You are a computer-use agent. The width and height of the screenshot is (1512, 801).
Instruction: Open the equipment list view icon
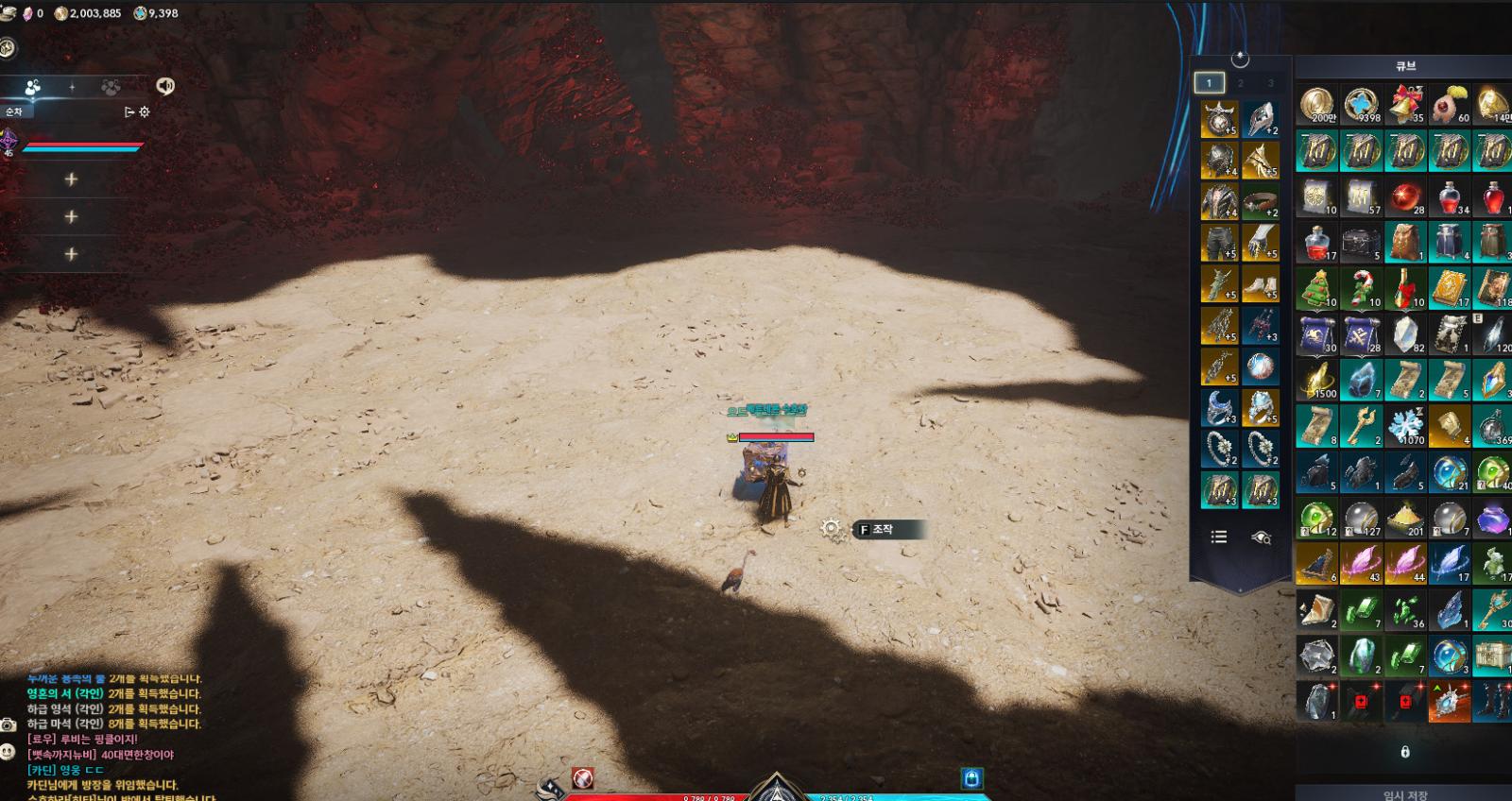pos(1219,537)
